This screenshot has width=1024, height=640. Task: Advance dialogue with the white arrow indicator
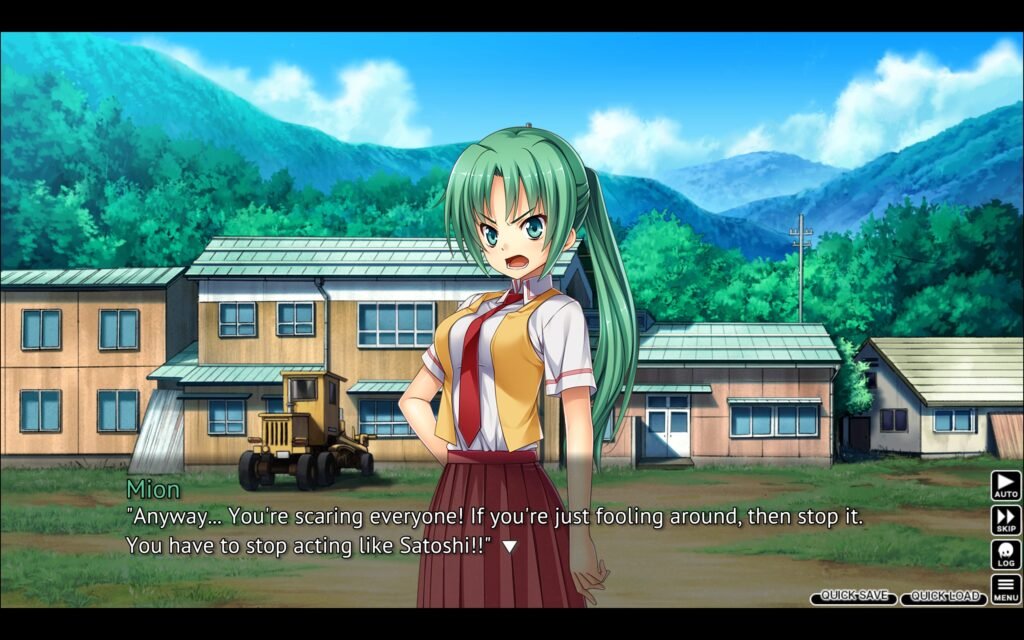509,546
